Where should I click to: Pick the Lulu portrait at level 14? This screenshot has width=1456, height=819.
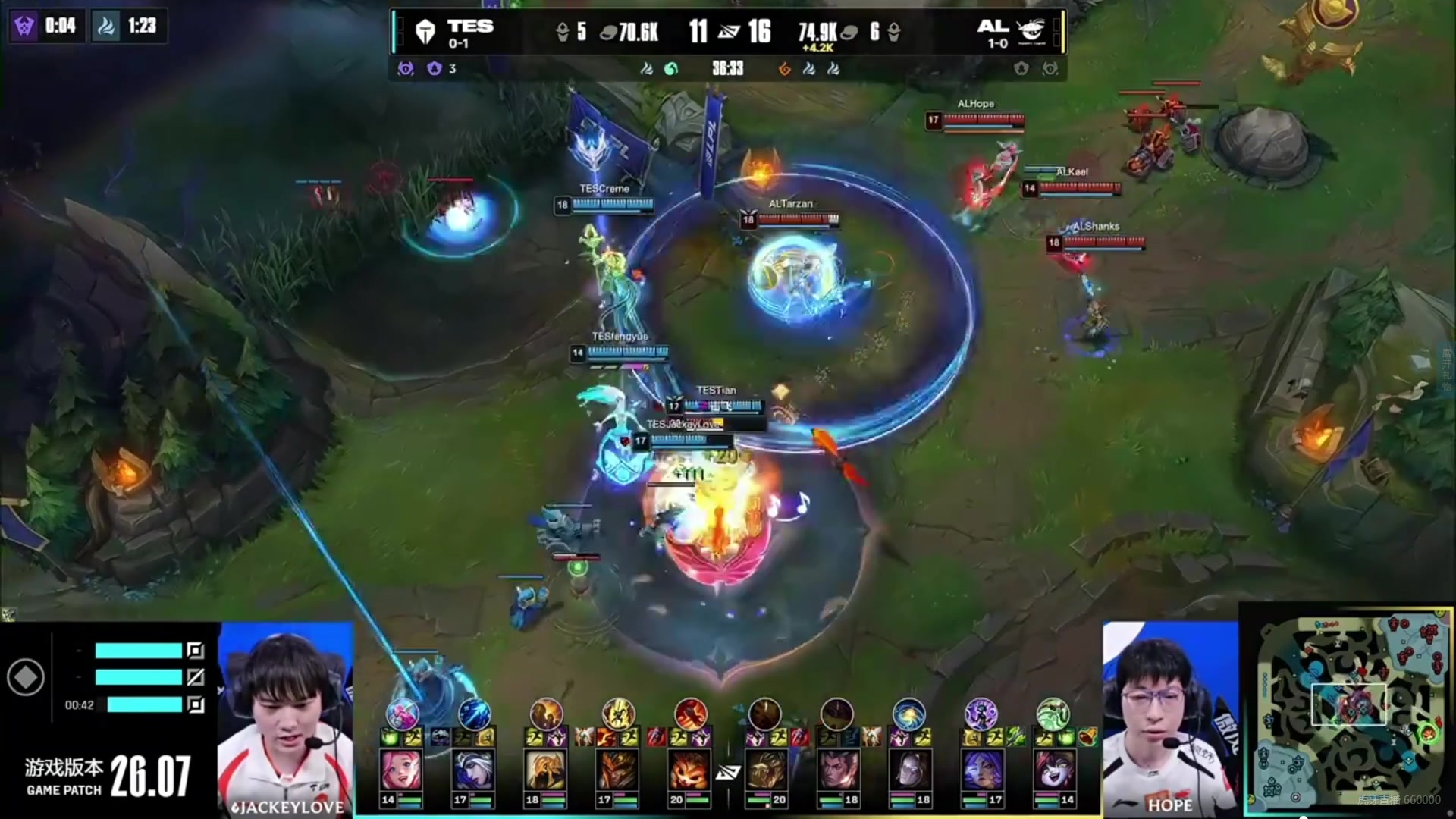[1053, 770]
